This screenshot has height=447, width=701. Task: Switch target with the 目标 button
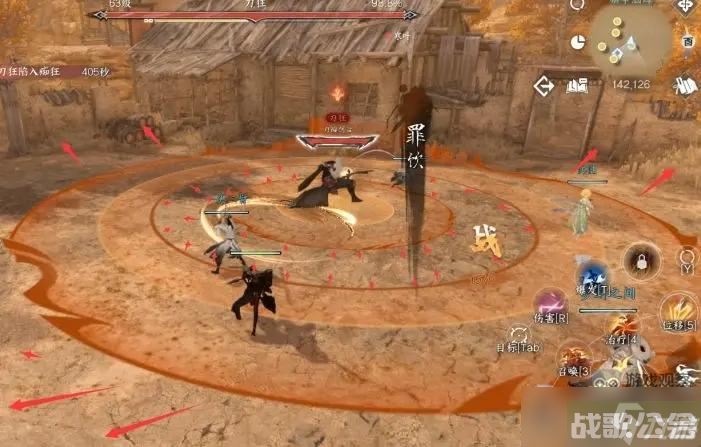(520, 337)
